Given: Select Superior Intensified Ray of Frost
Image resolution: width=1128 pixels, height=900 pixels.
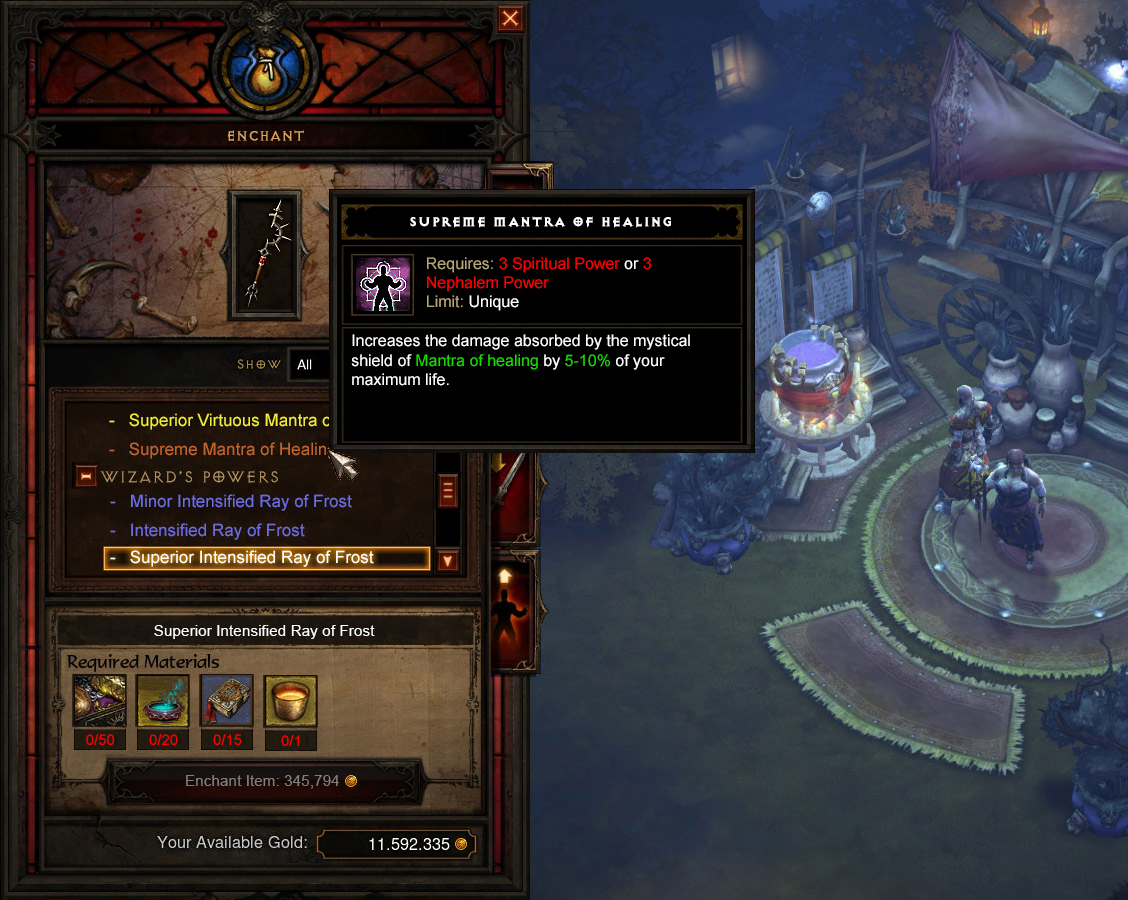Looking at the screenshot, I should click(252, 558).
